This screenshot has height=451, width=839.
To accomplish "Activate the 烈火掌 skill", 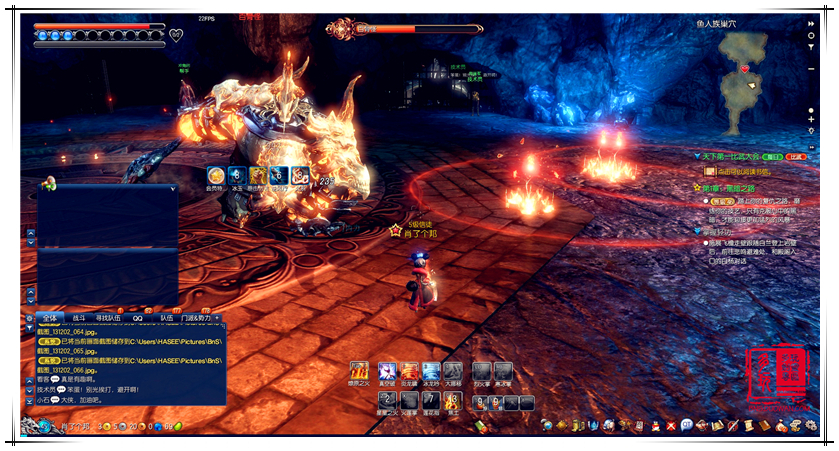I will pos(482,371).
